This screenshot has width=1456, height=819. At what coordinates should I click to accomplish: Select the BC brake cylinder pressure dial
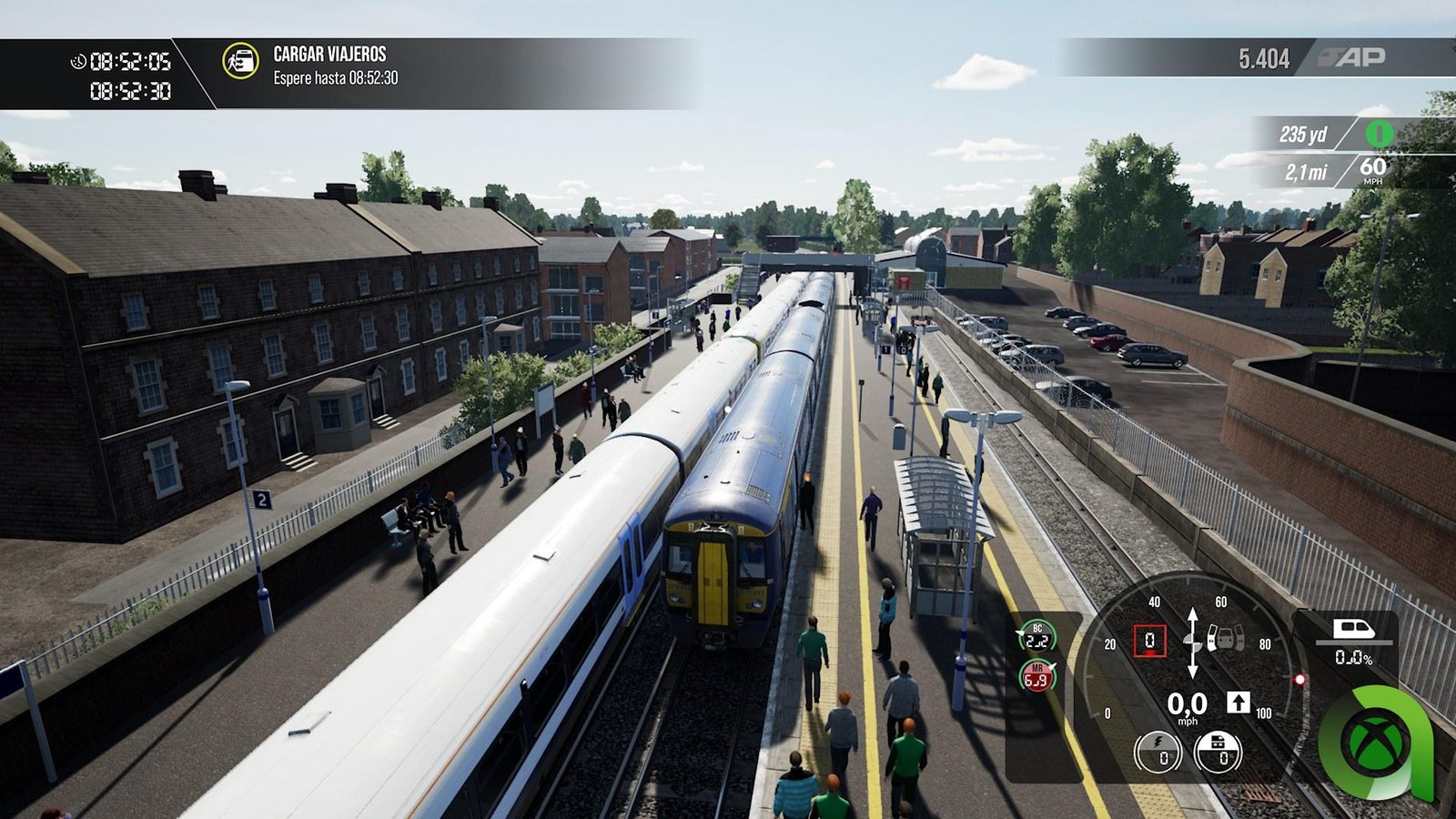pos(1036,636)
